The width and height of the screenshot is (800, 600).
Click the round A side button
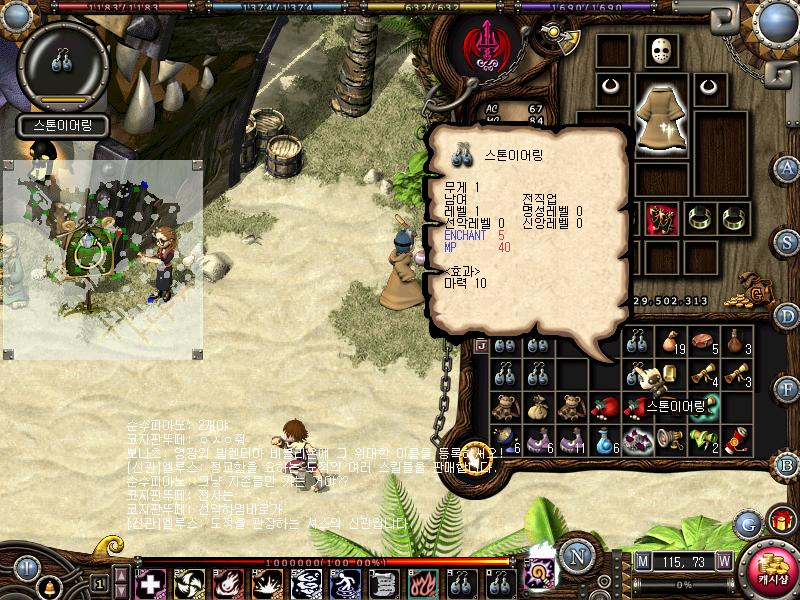point(787,167)
